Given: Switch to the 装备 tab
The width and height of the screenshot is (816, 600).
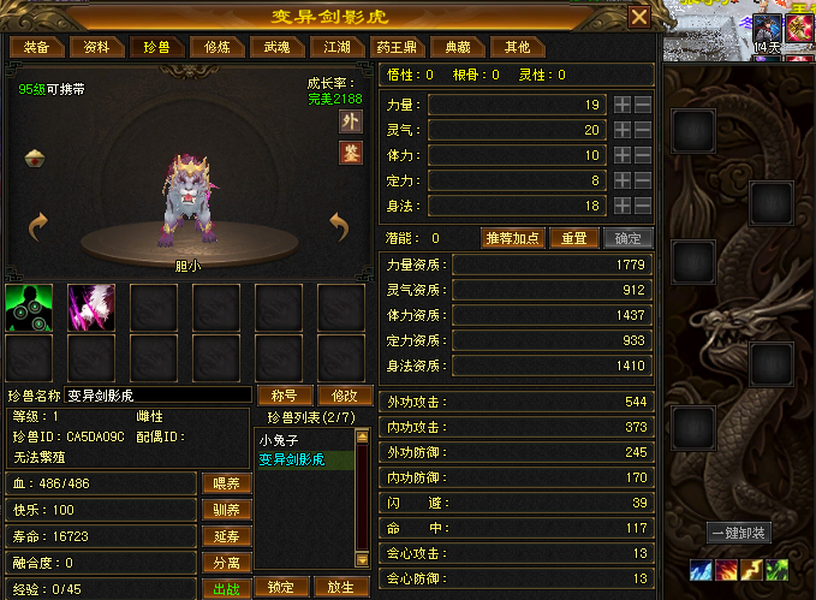Looking at the screenshot, I should (x=37, y=47).
